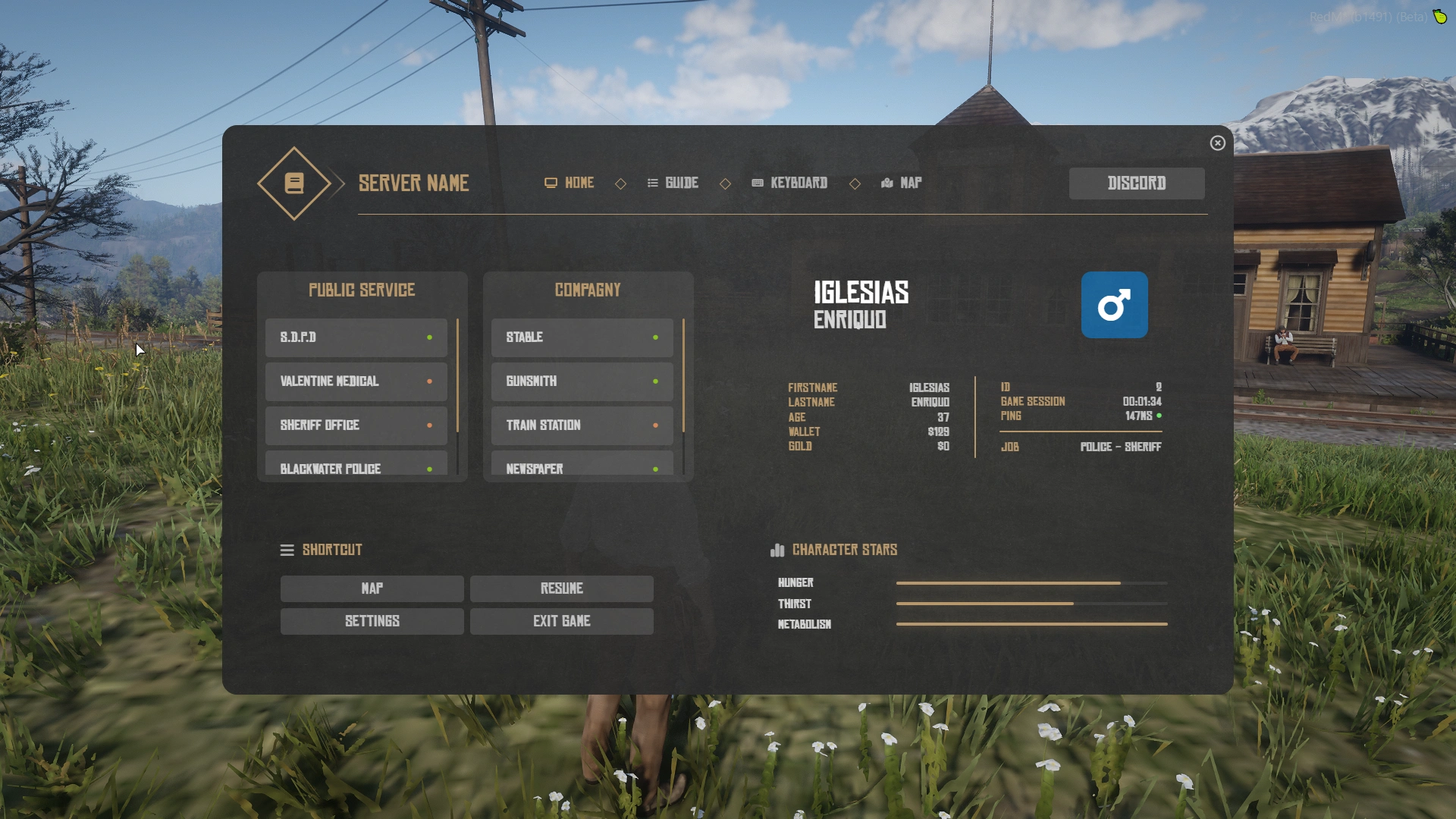Open Map from the shortcut buttons
Image resolution: width=1456 pixels, height=819 pixels.
coord(372,589)
